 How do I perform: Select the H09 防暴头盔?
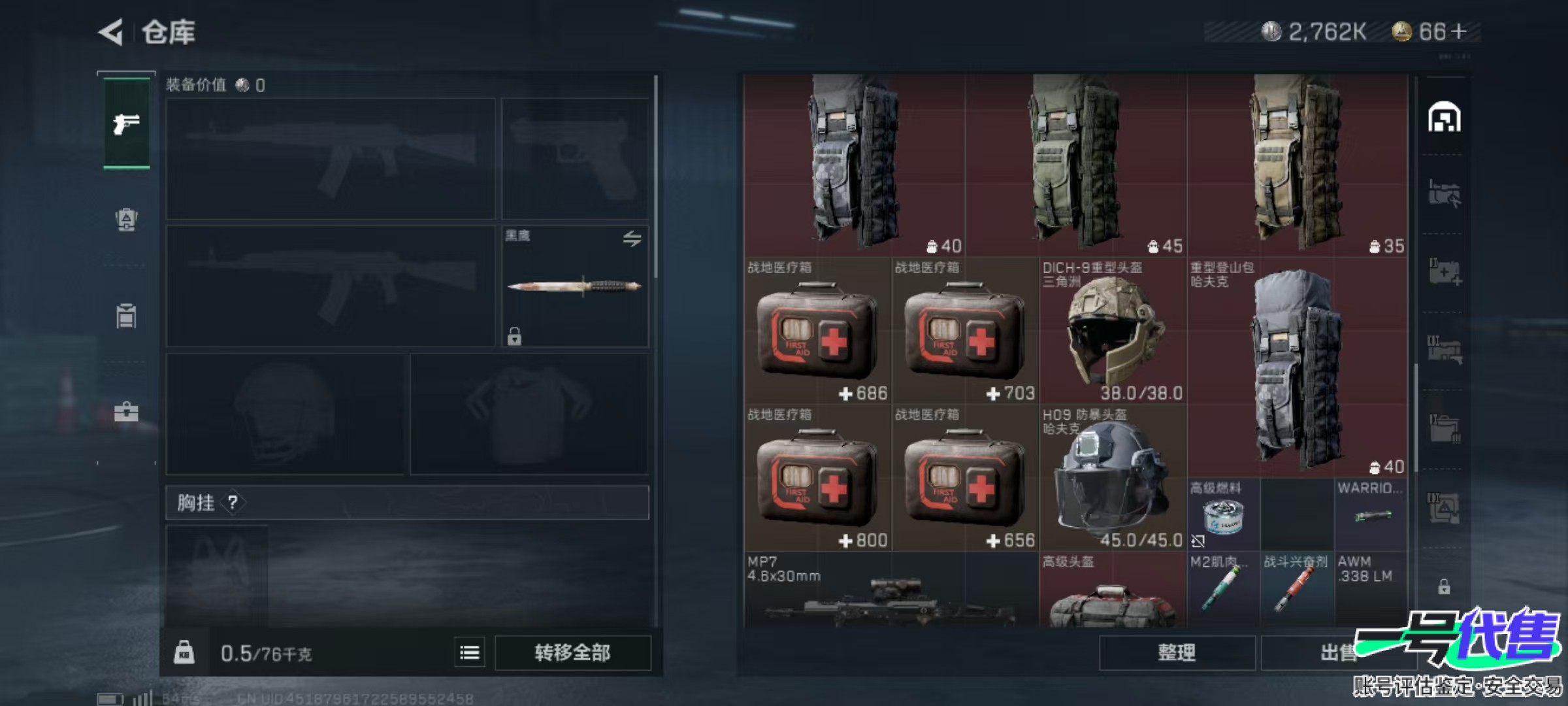pos(1112,477)
